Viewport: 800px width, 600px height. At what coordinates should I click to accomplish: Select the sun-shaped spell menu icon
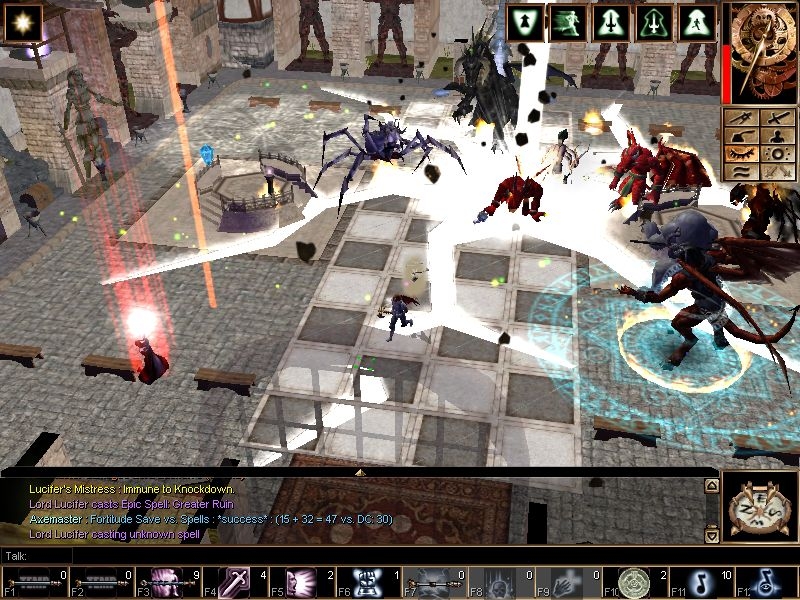(777, 154)
